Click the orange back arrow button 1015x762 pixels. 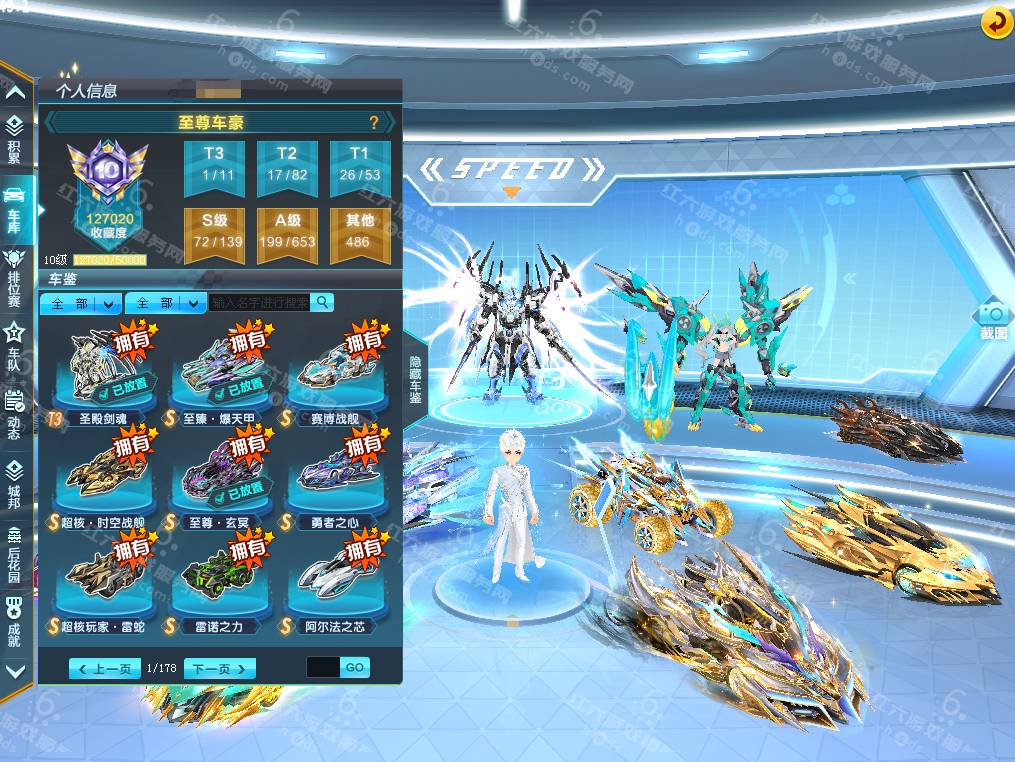tap(996, 22)
